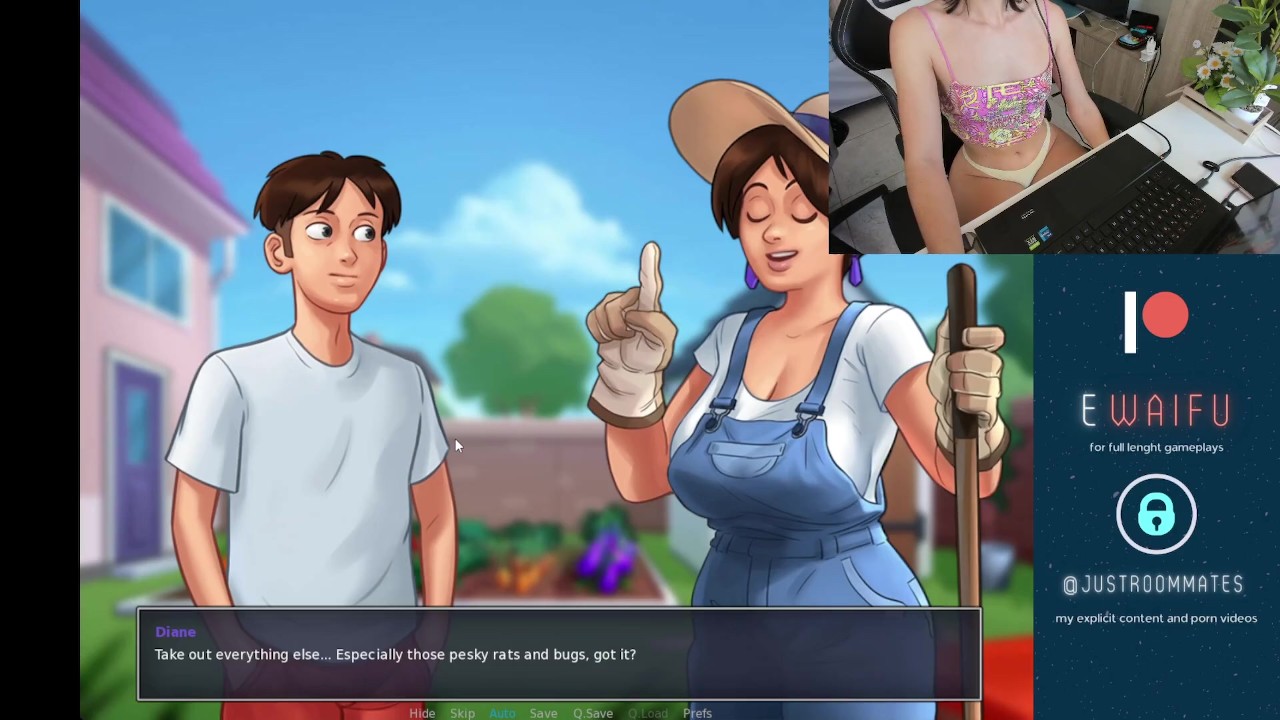The width and height of the screenshot is (1280, 720).
Task: Click the OnlyFans padlock icon
Action: point(1156,514)
